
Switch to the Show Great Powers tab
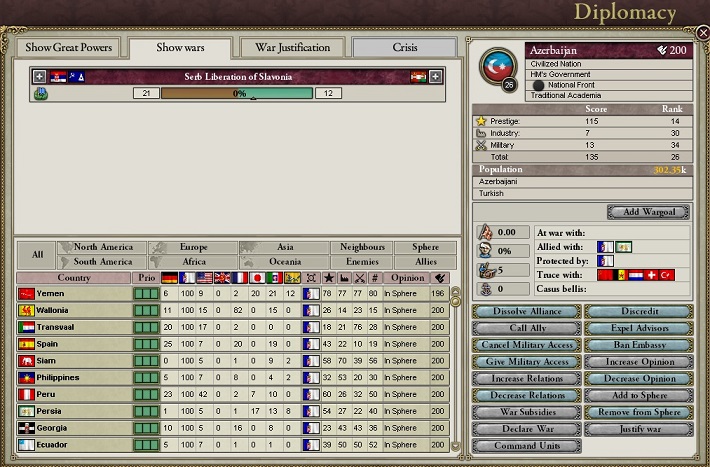point(68,48)
